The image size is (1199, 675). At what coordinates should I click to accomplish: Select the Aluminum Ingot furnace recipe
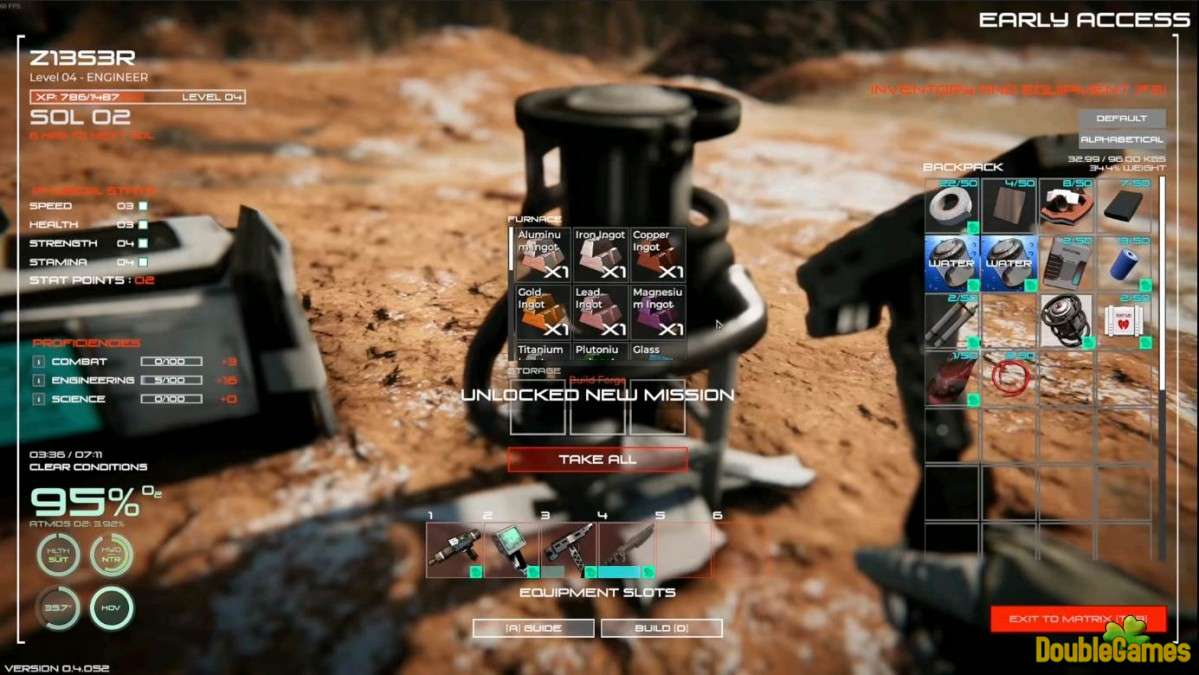[542, 255]
